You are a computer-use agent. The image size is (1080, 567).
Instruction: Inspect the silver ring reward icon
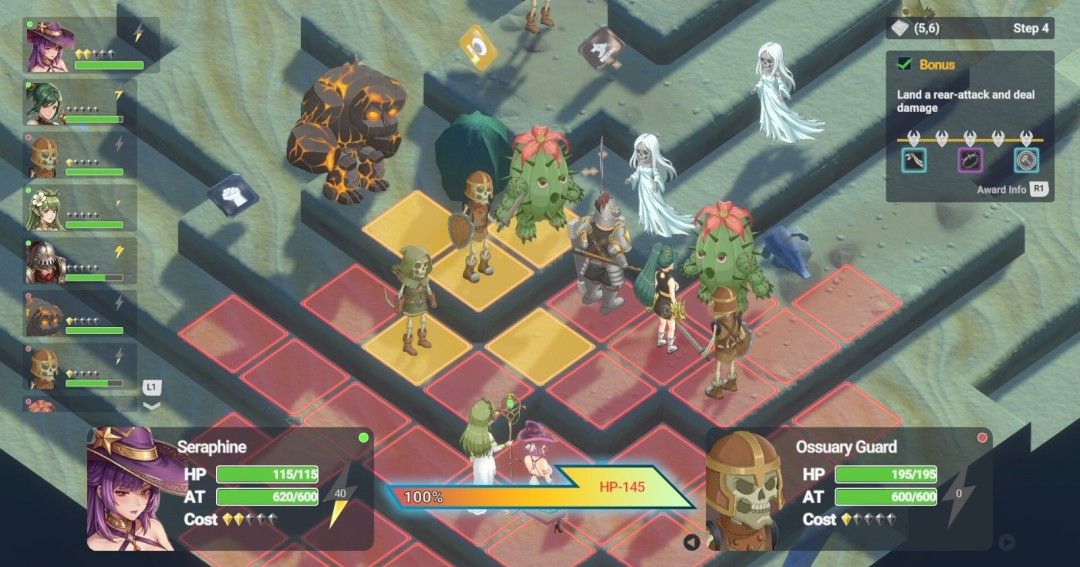pyautogui.click(x=1026, y=160)
